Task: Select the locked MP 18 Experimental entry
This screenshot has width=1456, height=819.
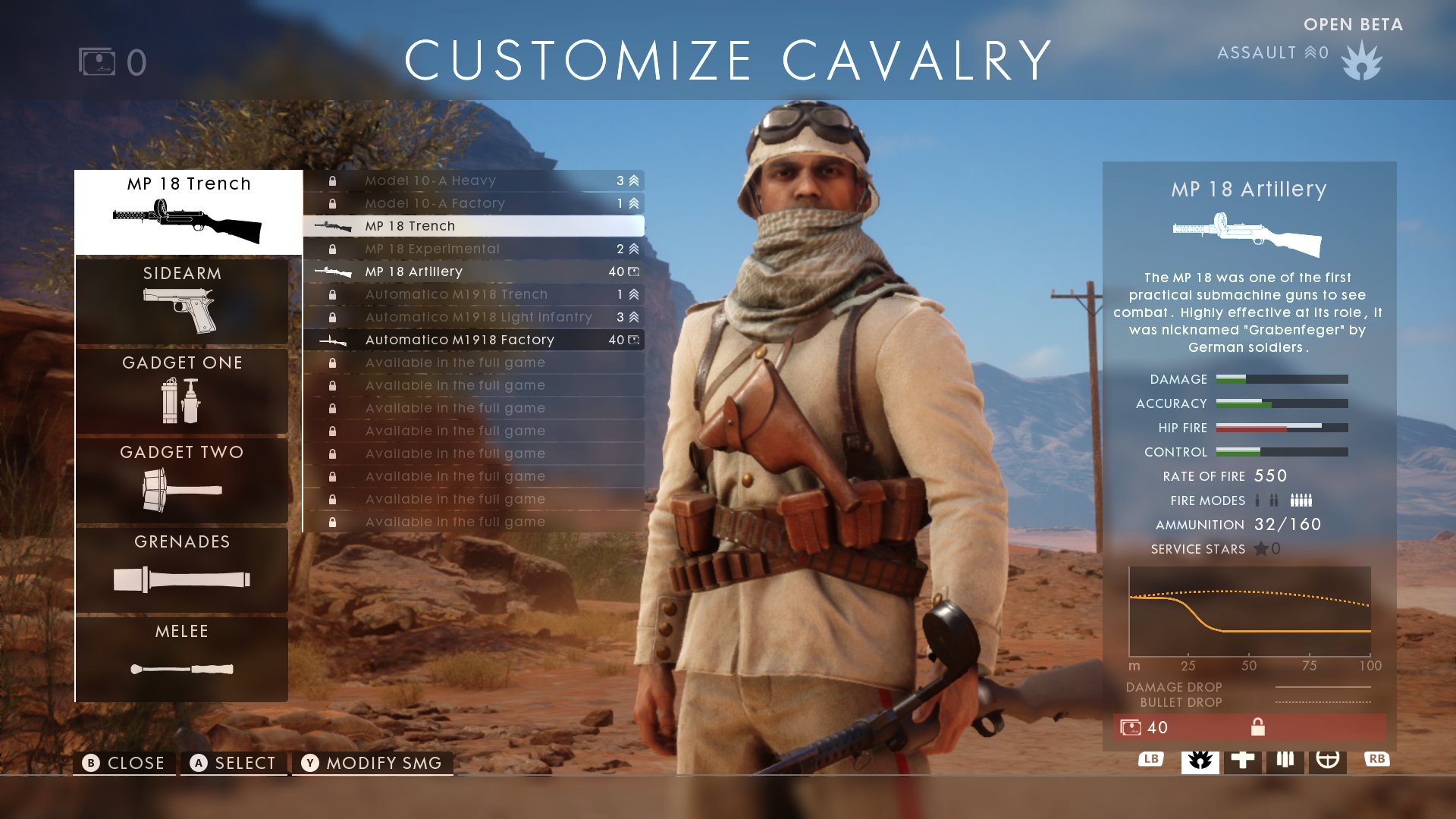Action: [474, 249]
